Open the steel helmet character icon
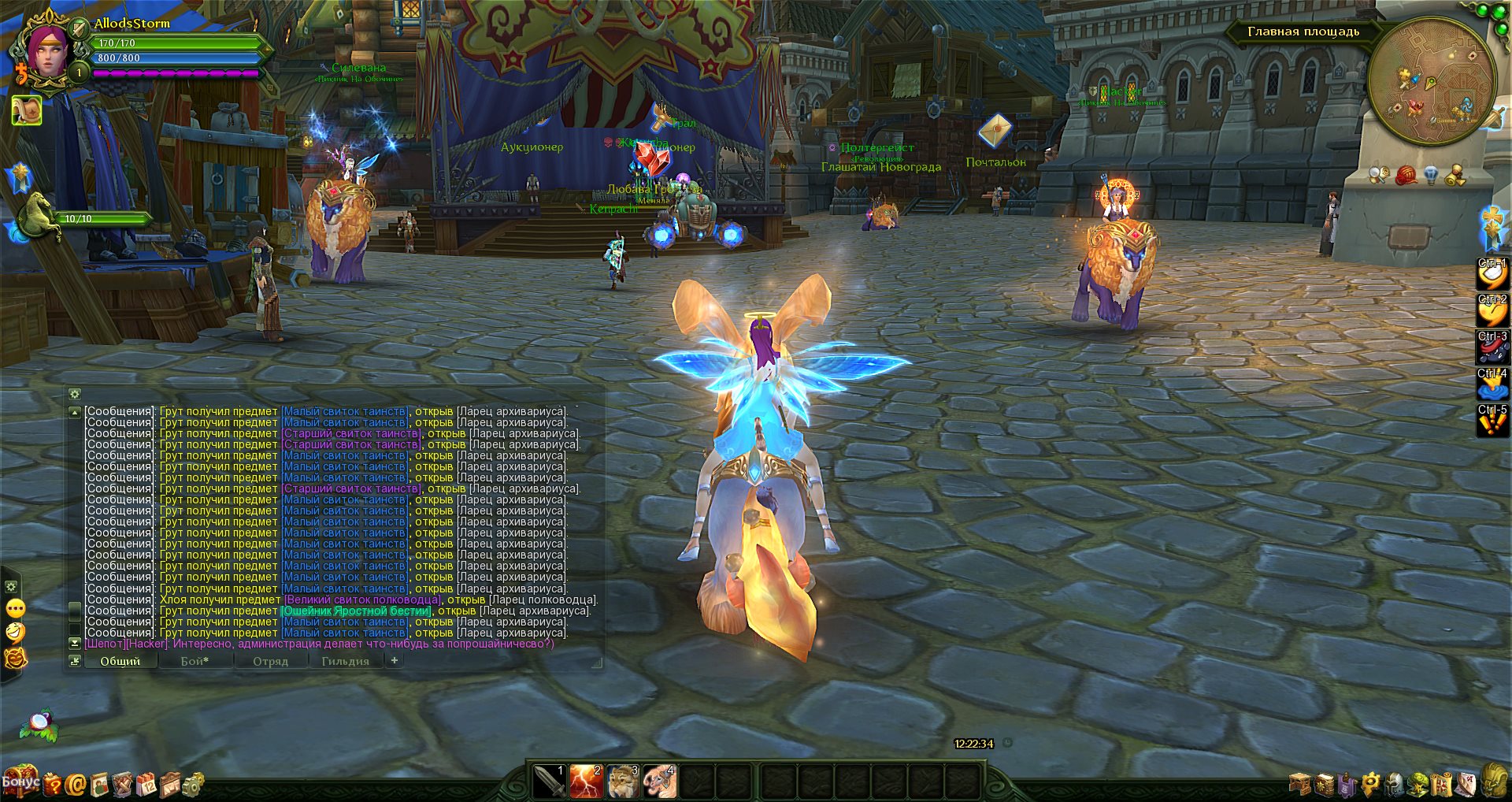The width and height of the screenshot is (1512, 802). (x=1395, y=785)
